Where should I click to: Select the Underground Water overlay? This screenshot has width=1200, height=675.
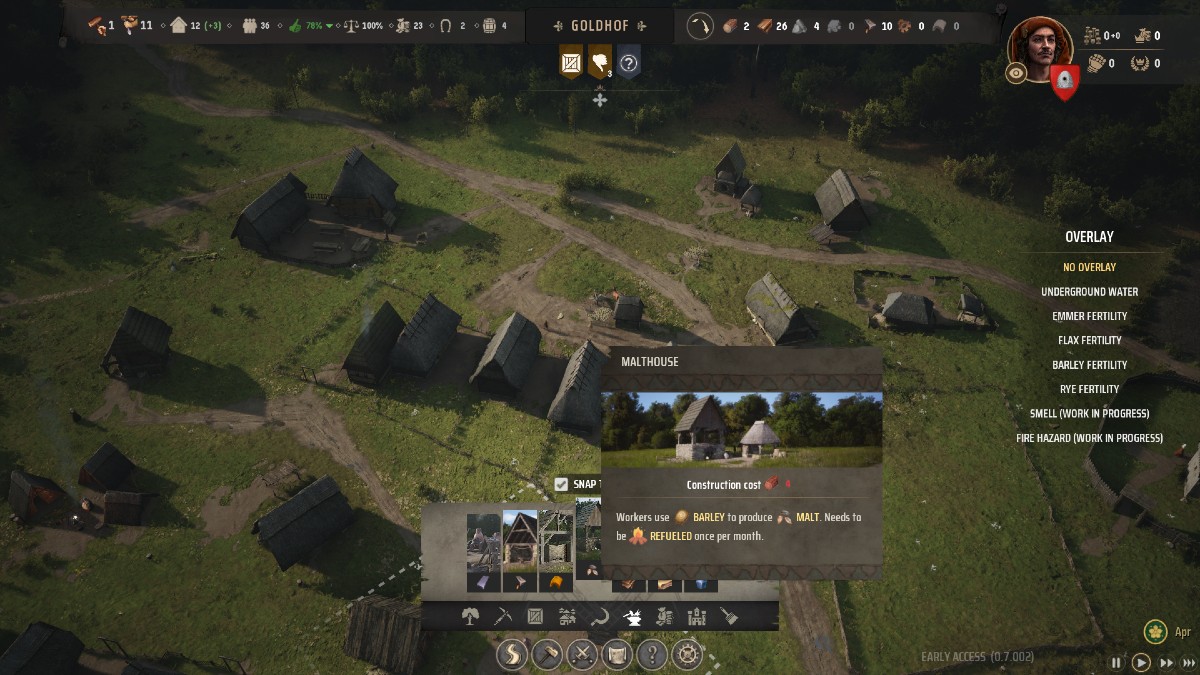1089,292
